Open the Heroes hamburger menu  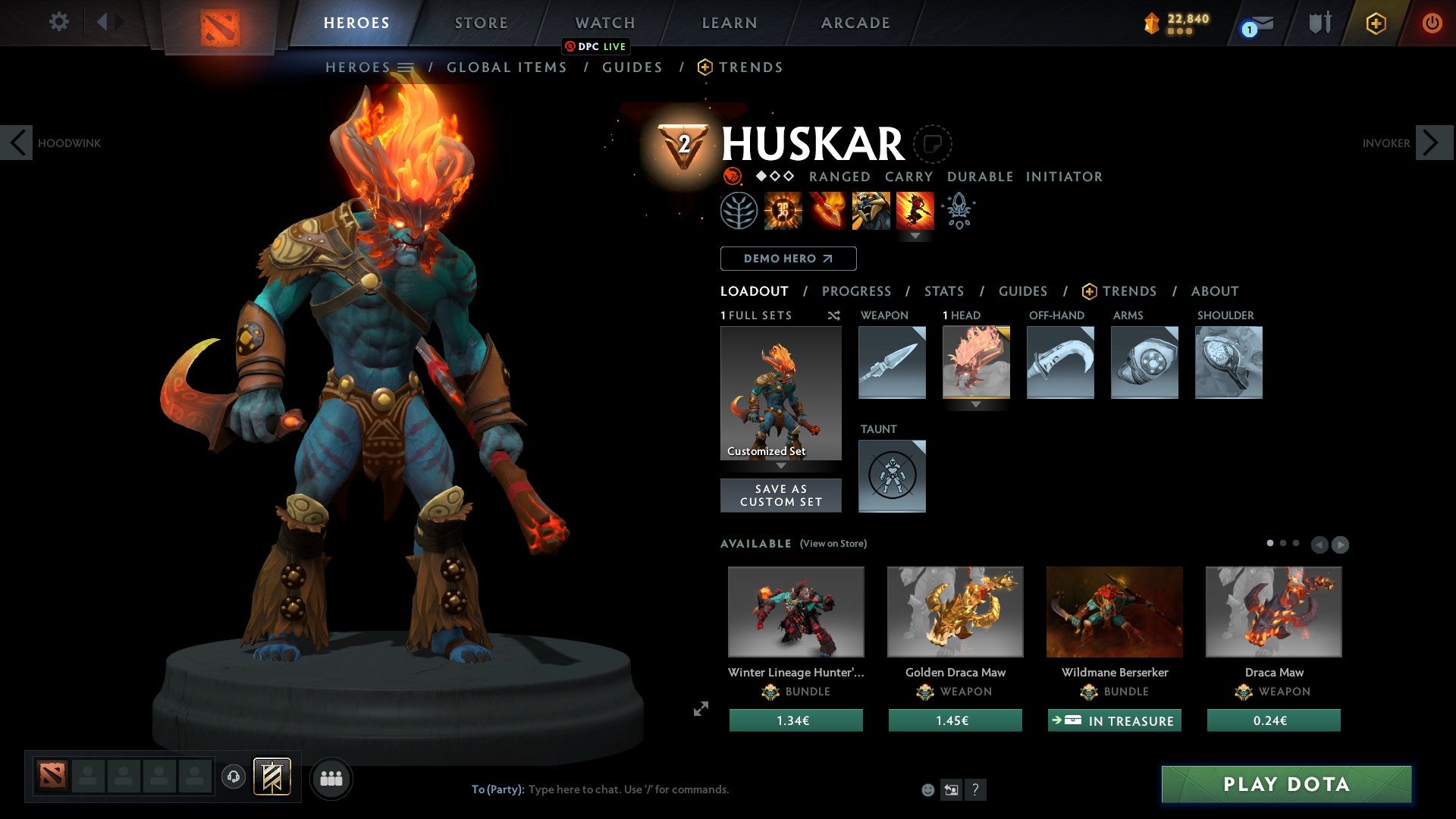[405, 67]
